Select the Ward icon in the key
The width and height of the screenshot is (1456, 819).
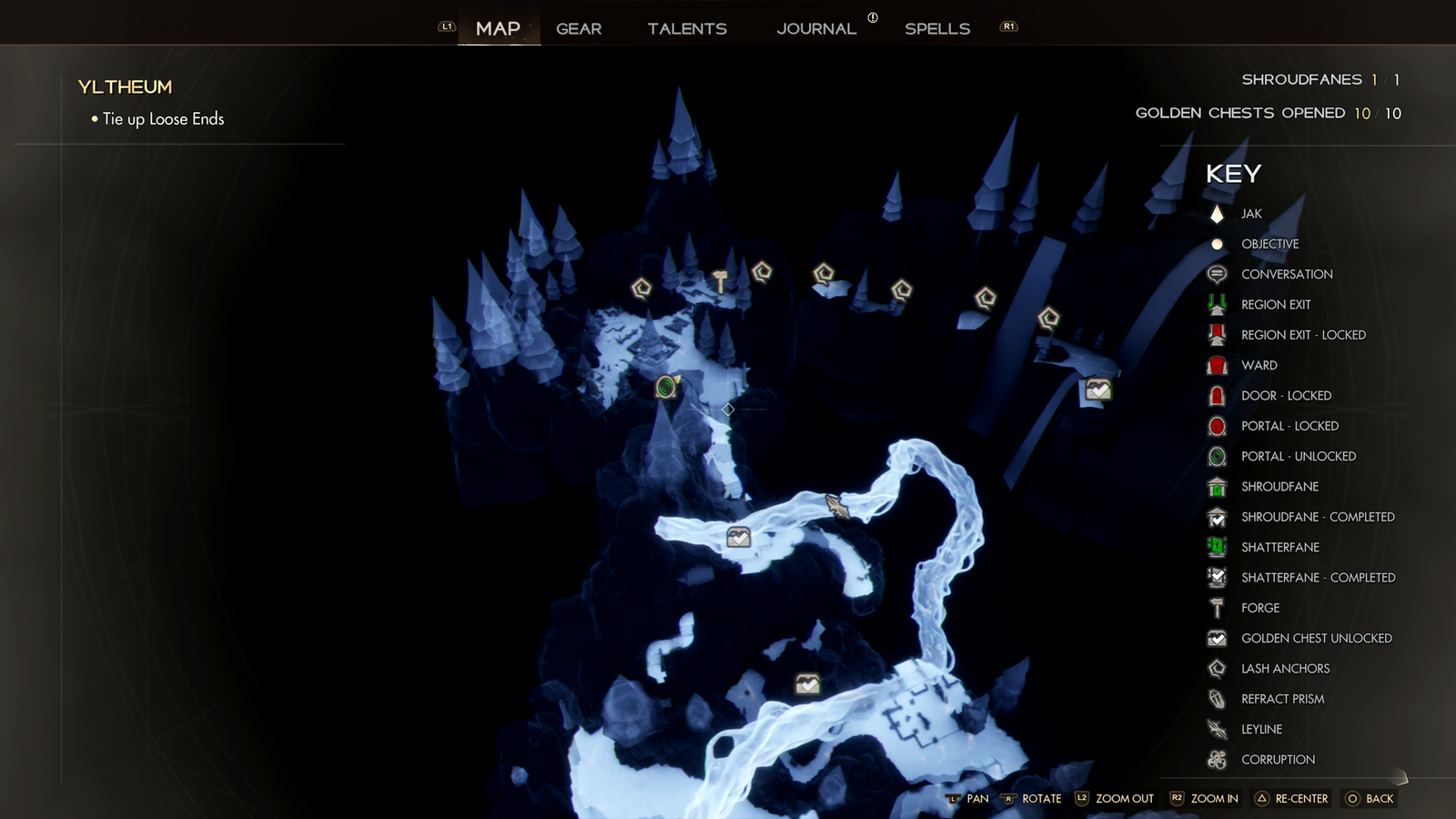pyautogui.click(x=1217, y=365)
